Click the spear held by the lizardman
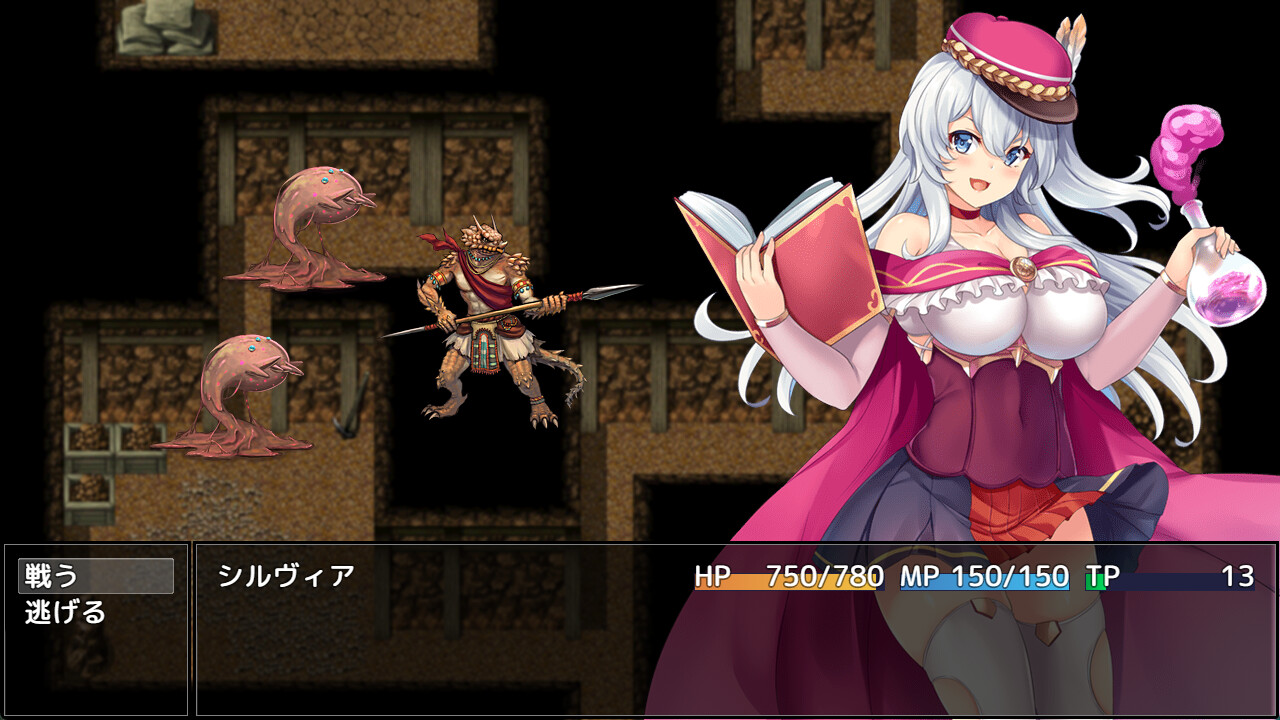This screenshot has width=1280, height=720. tap(530, 305)
